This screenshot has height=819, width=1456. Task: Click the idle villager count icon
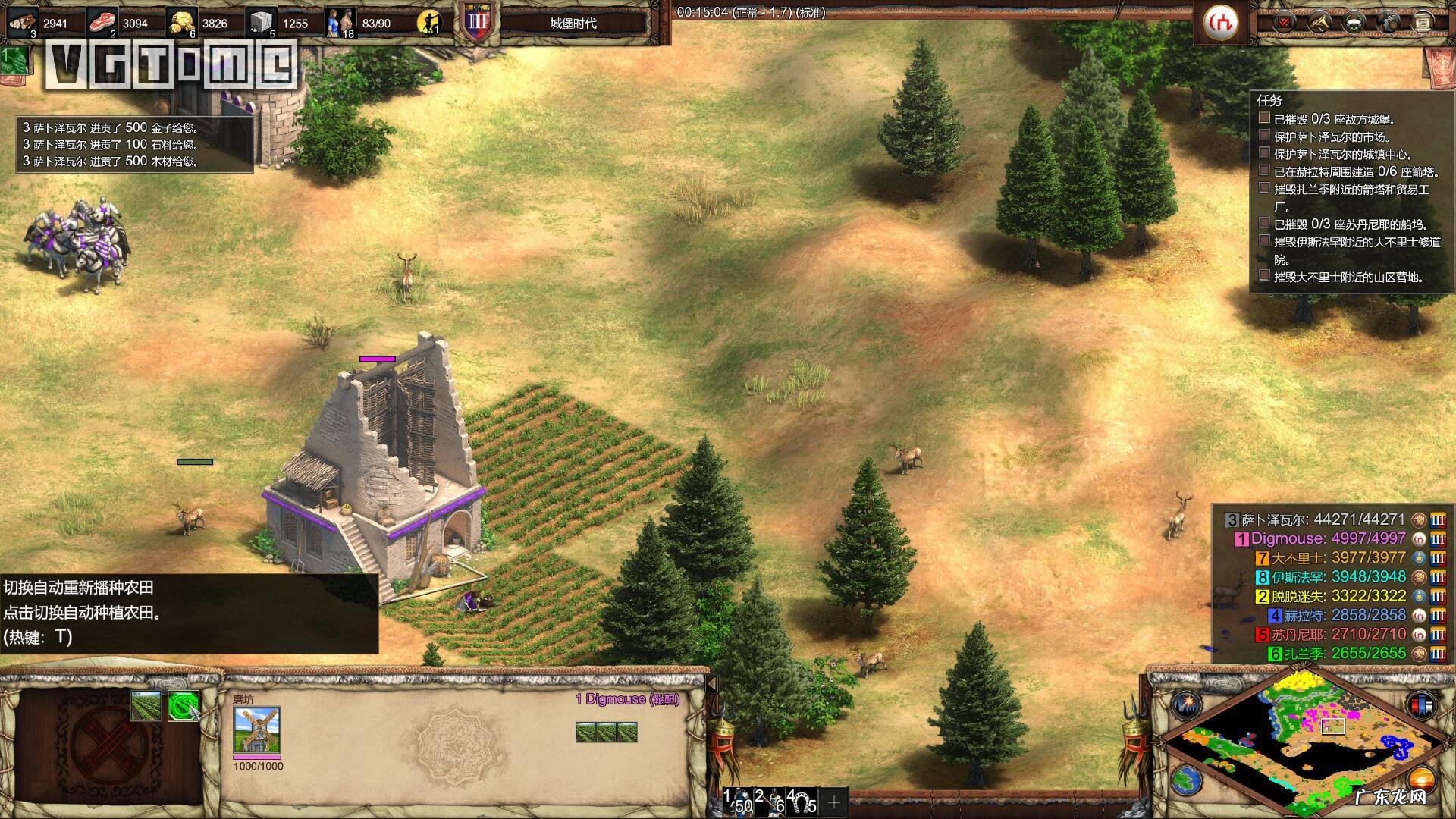[430, 23]
